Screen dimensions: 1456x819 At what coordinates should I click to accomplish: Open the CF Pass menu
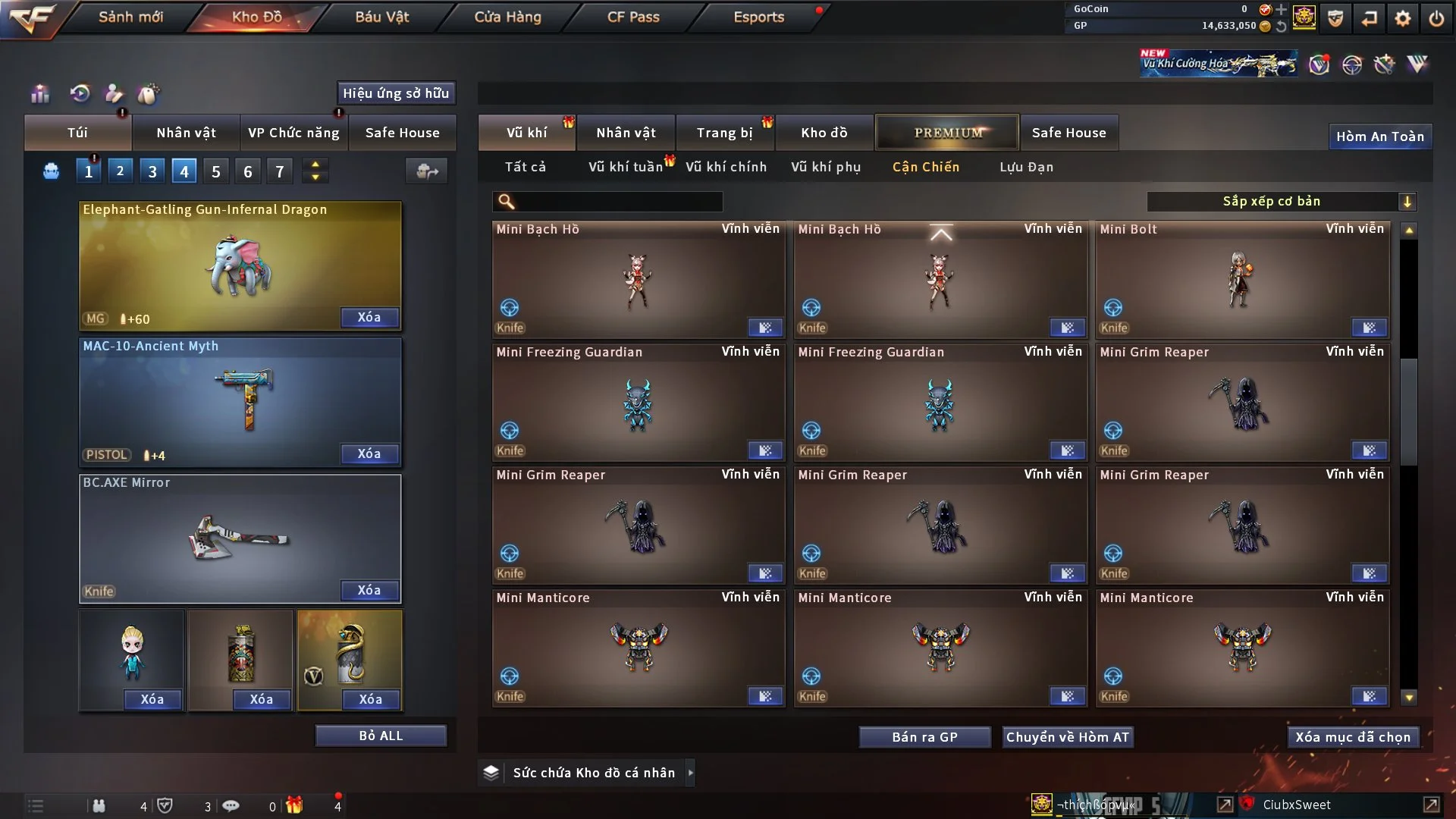(x=633, y=17)
